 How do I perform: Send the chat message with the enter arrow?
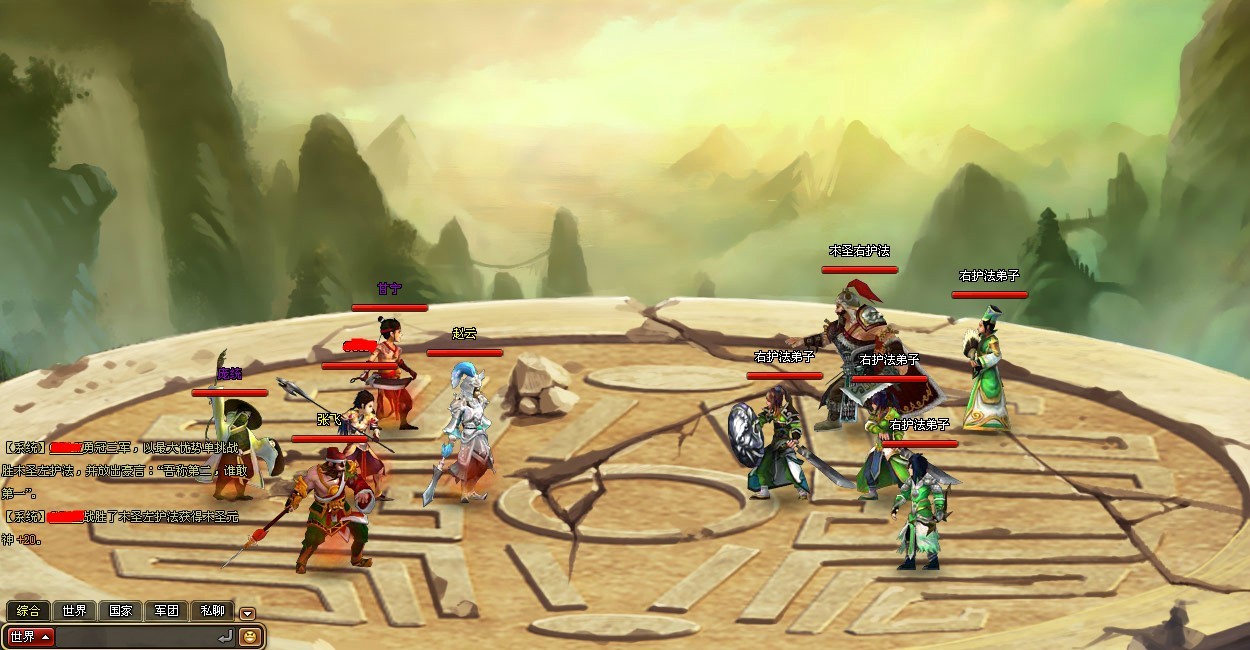(x=224, y=636)
